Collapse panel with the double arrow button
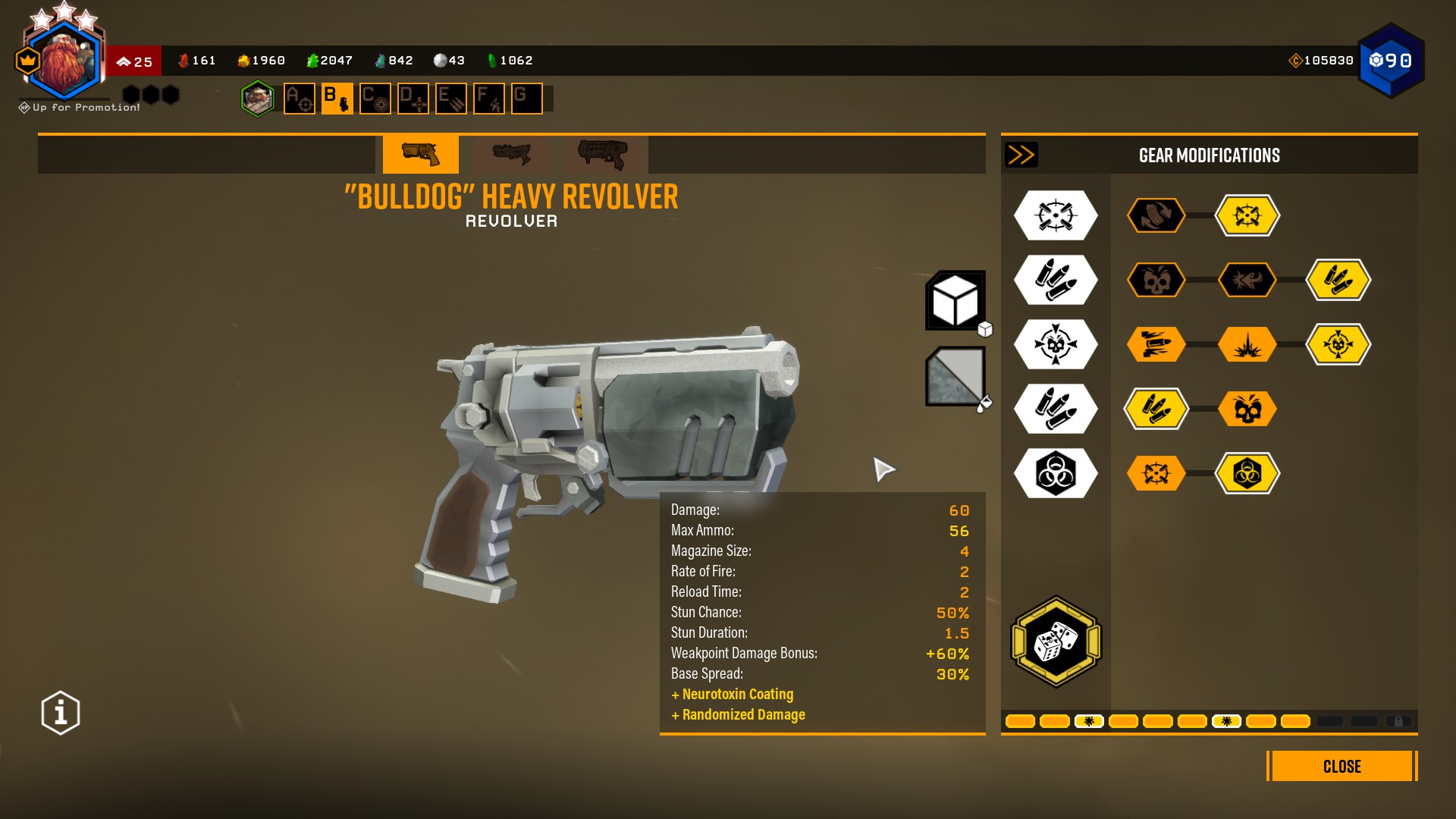The width and height of the screenshot is (1456, 819). tap(1021, 155)
